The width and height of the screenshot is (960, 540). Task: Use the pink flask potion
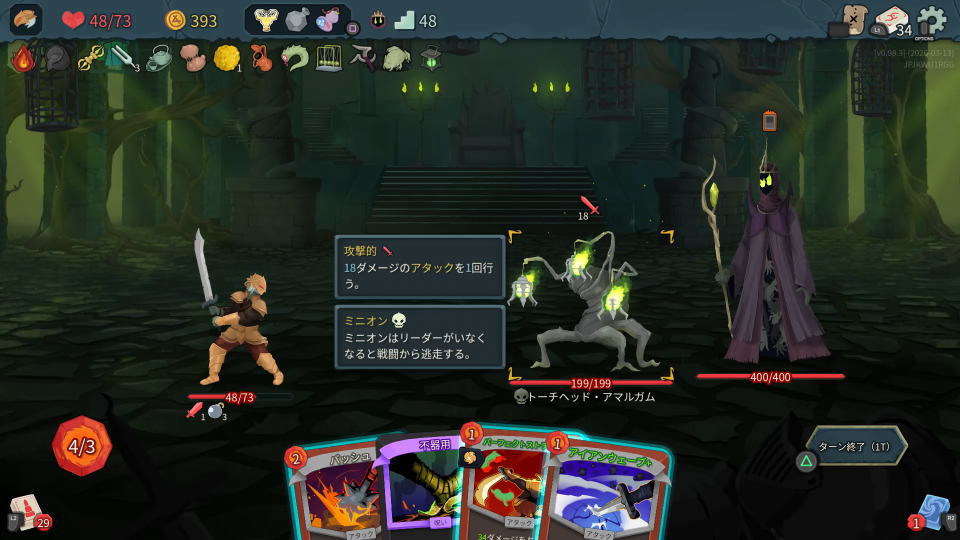point(328,20)
